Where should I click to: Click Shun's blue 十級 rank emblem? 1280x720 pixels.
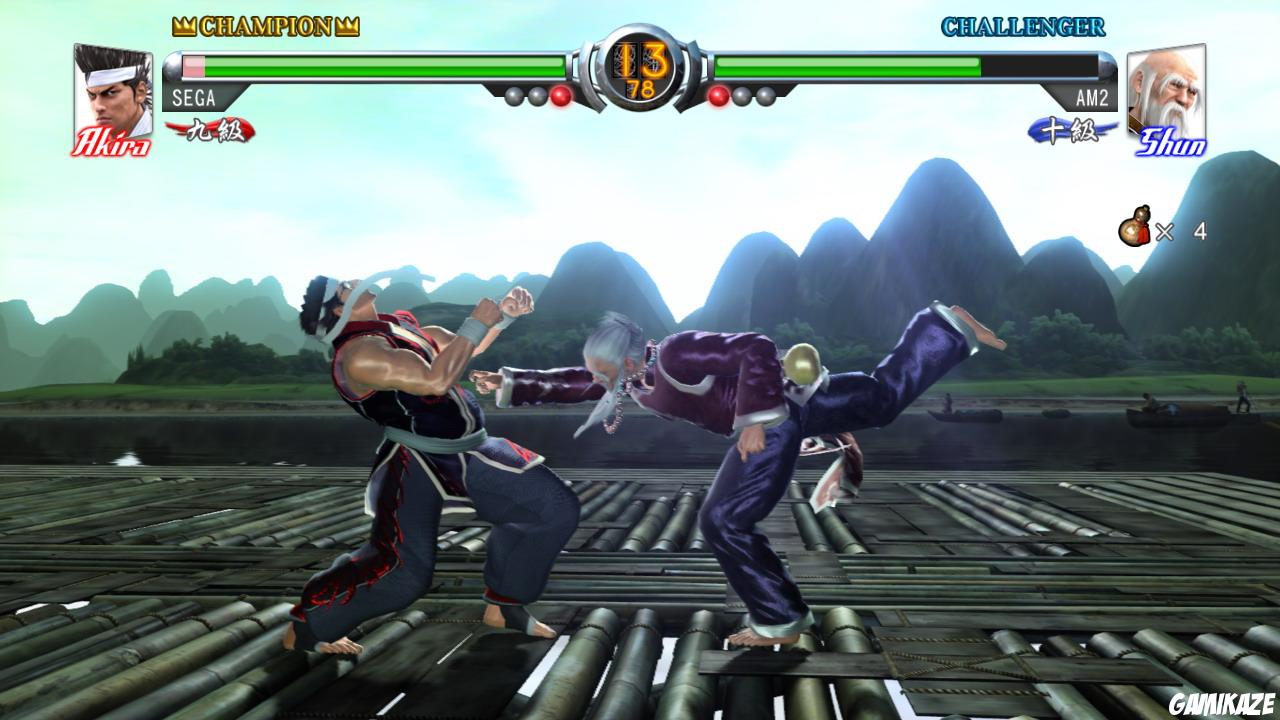pos(1066,129)
